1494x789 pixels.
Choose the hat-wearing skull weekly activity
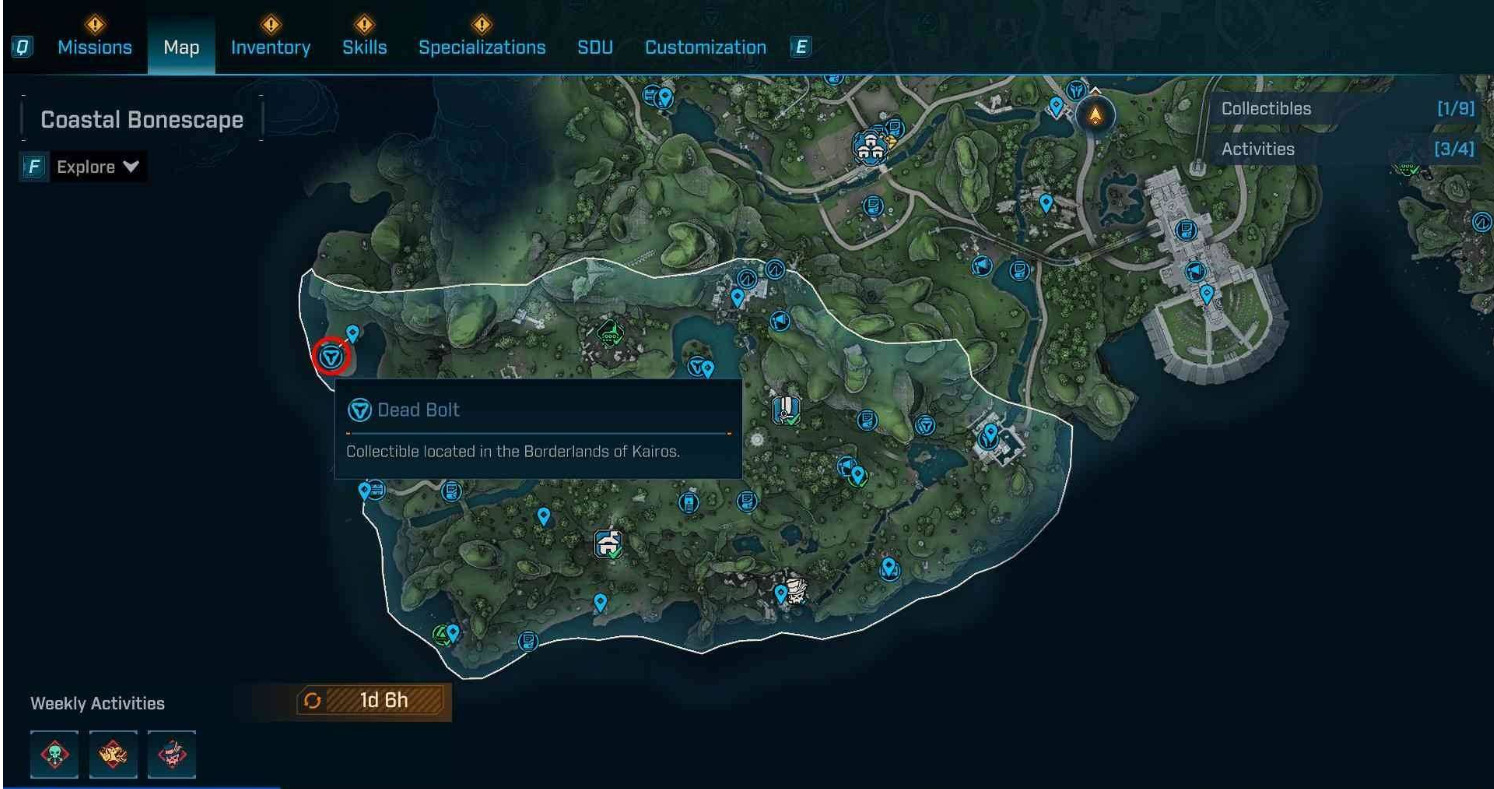[172, 752]
